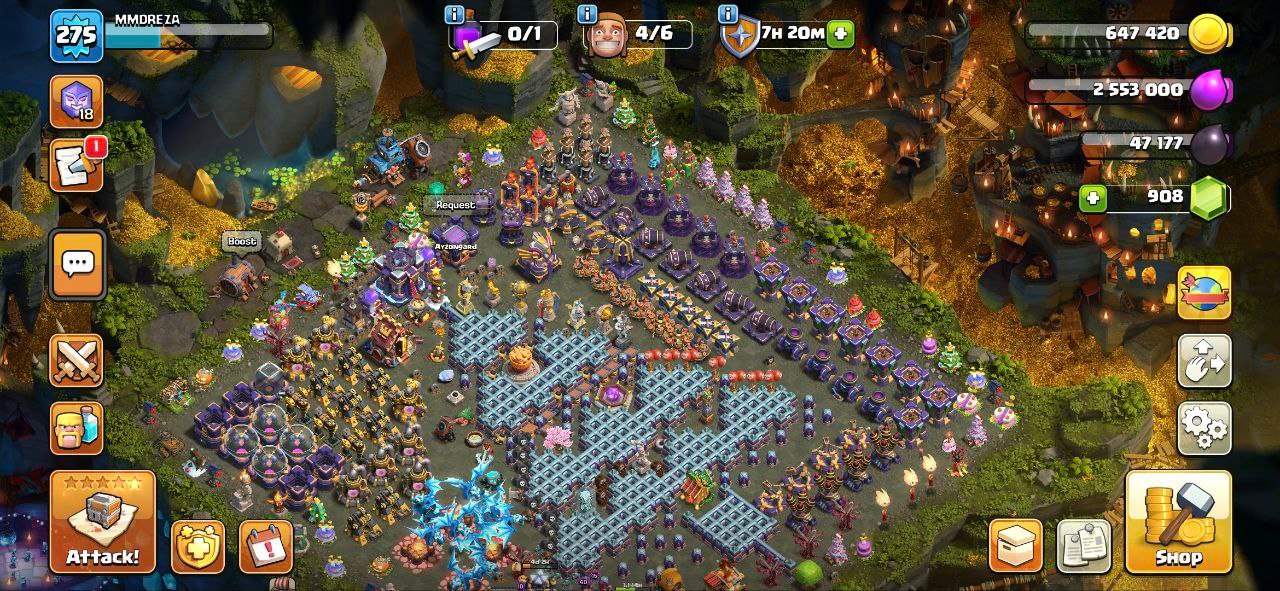Extend shield using the plus button

tap(840, 33)
